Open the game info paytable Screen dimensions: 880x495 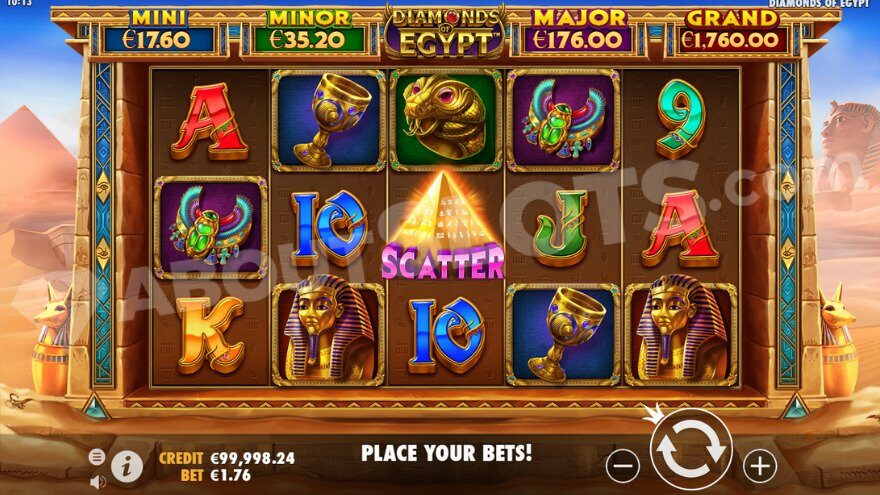coord(126,464)
